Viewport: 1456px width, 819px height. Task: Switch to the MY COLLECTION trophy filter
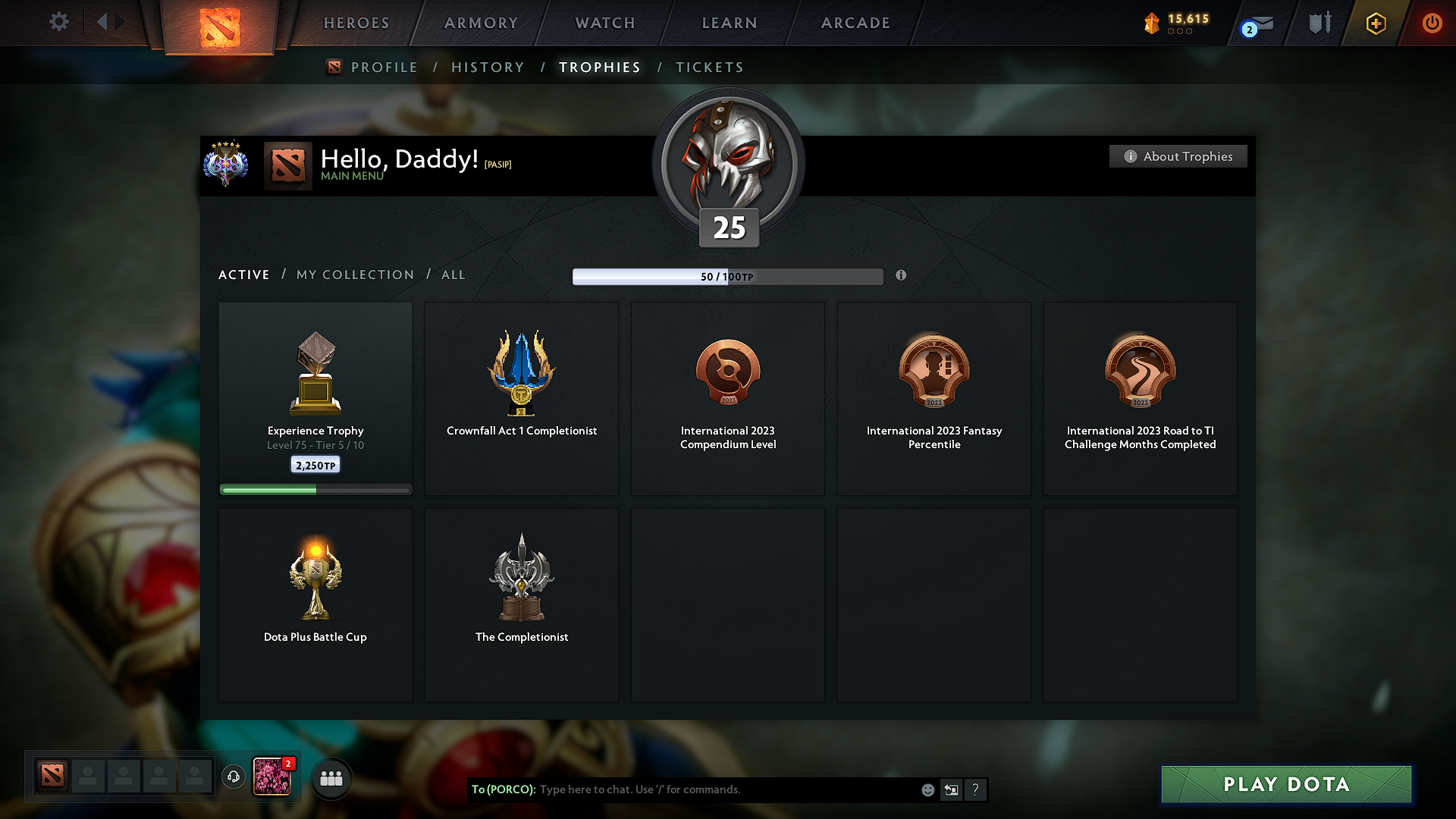(x=354, y=275)
